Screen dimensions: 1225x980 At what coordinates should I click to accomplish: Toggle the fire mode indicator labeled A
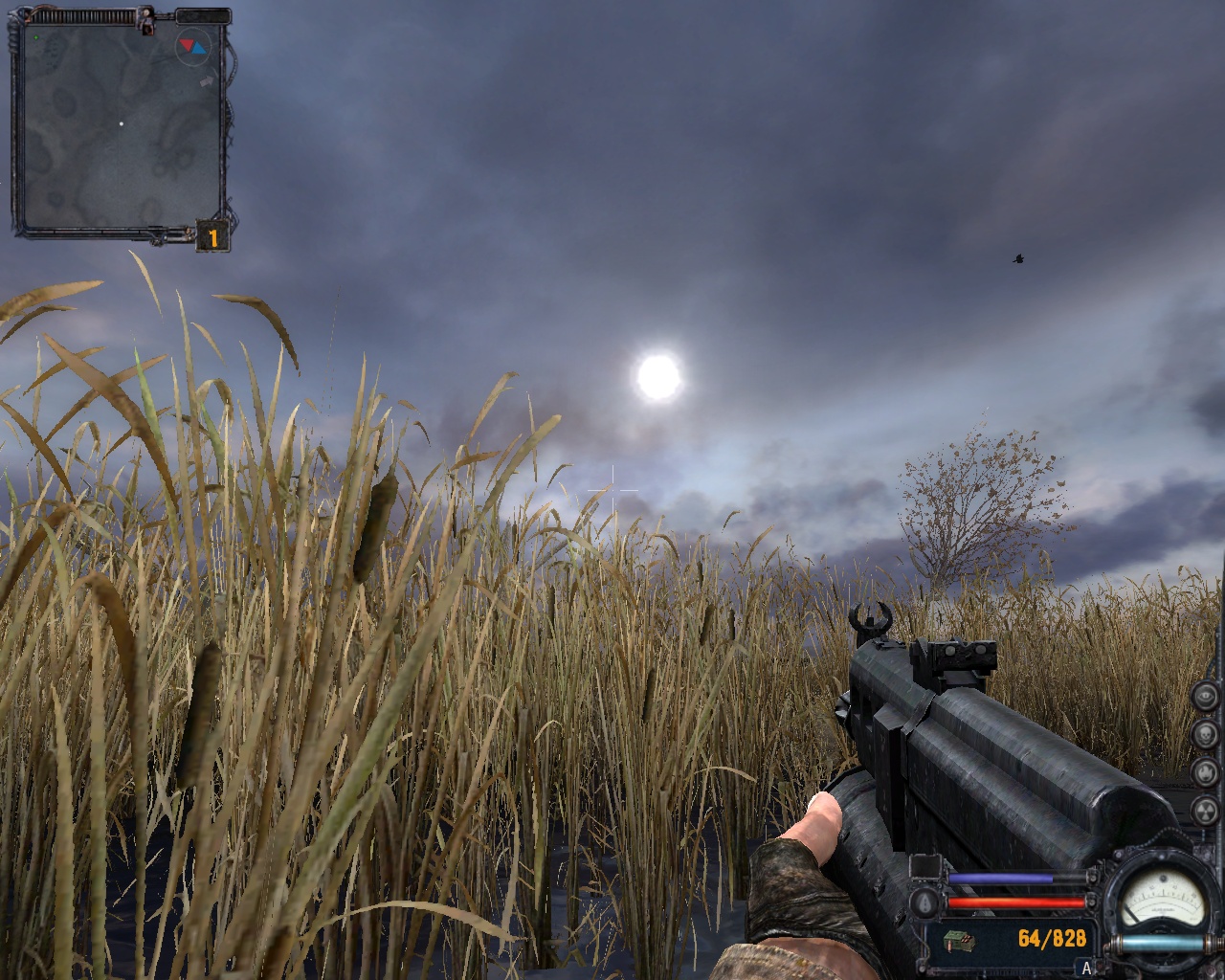(x=1086, y=969)
